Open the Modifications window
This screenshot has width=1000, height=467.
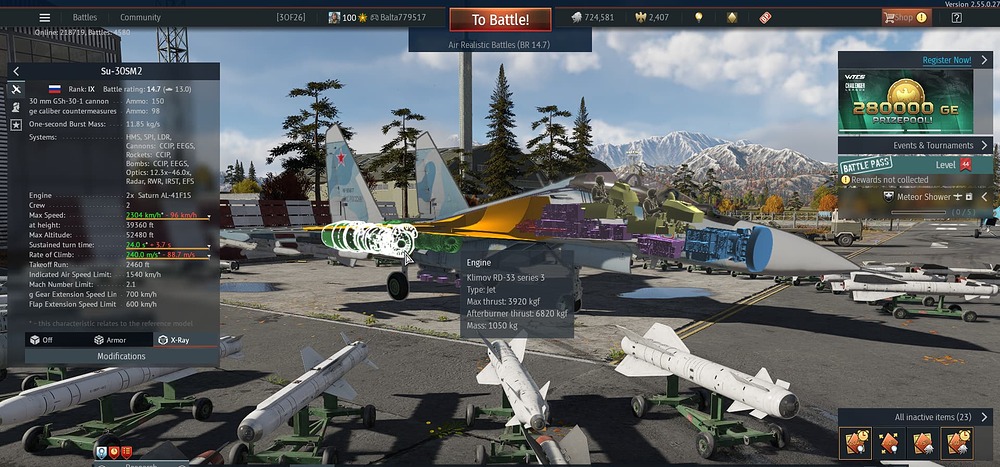point(120,356)
